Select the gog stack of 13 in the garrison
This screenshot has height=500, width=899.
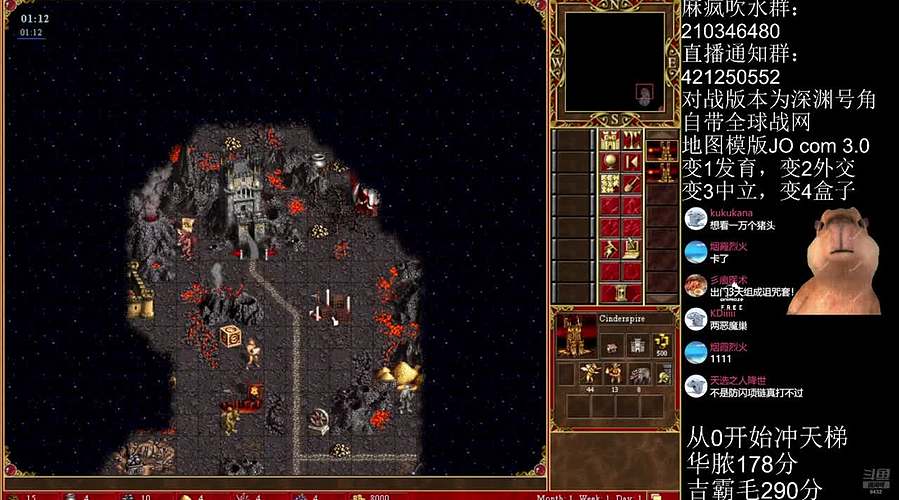613,375
